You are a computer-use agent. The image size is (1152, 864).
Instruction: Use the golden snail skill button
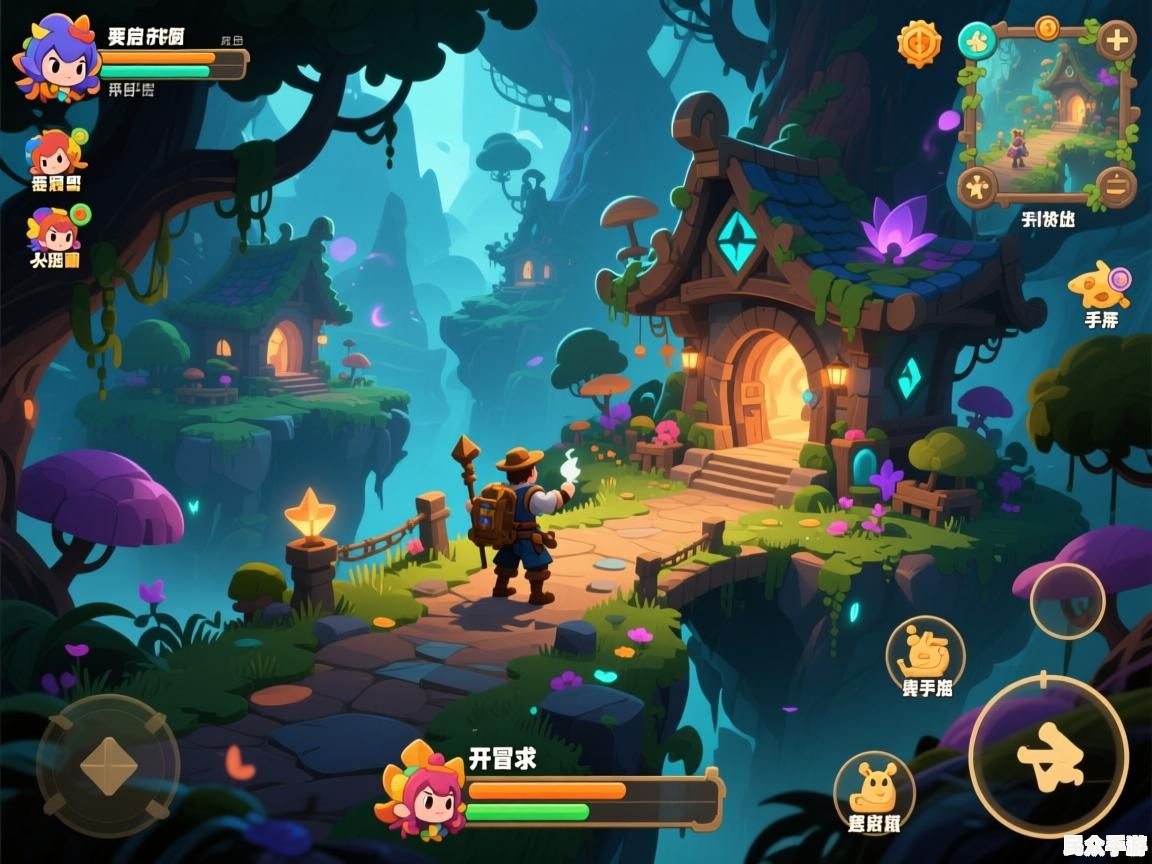(x=924, y=653)
